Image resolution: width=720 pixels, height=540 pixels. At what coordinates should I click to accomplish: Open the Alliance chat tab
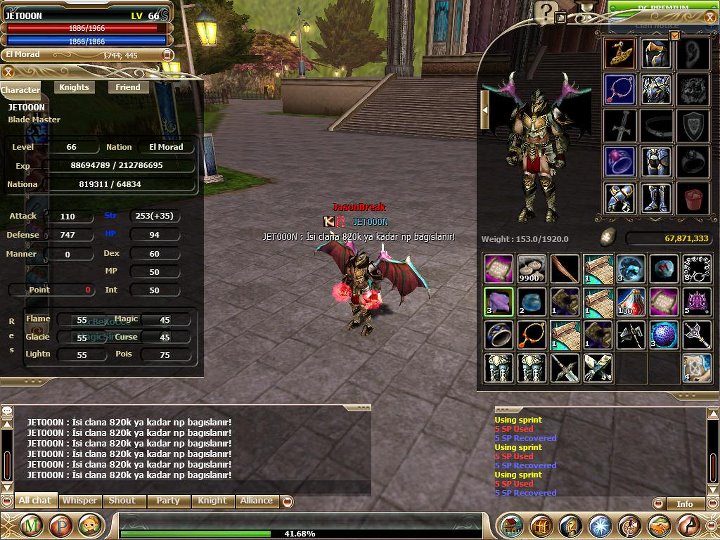pyautogui.click(x=257, y=500)
